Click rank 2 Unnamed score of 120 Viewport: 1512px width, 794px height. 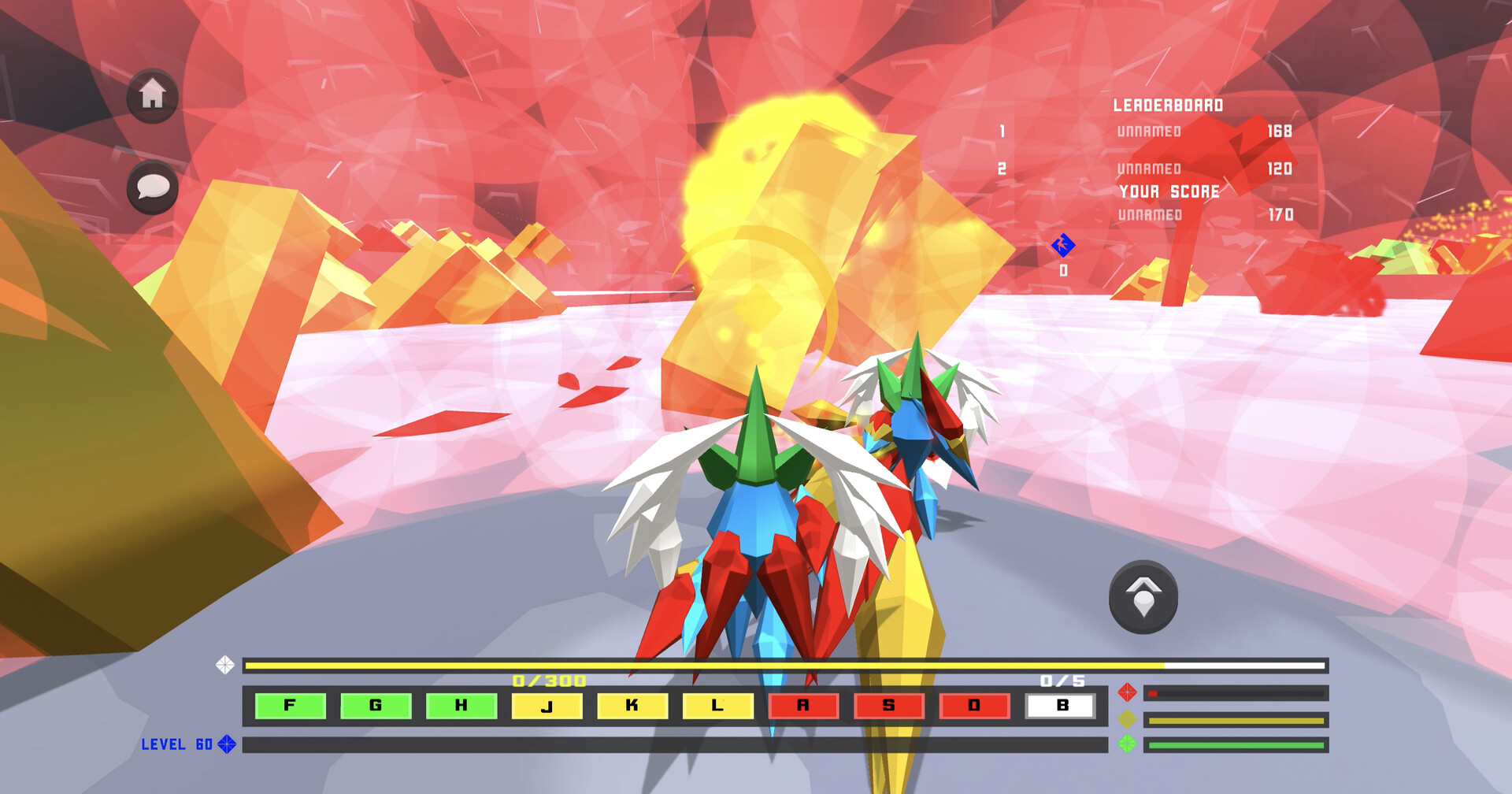click(x=1280, y=168)
